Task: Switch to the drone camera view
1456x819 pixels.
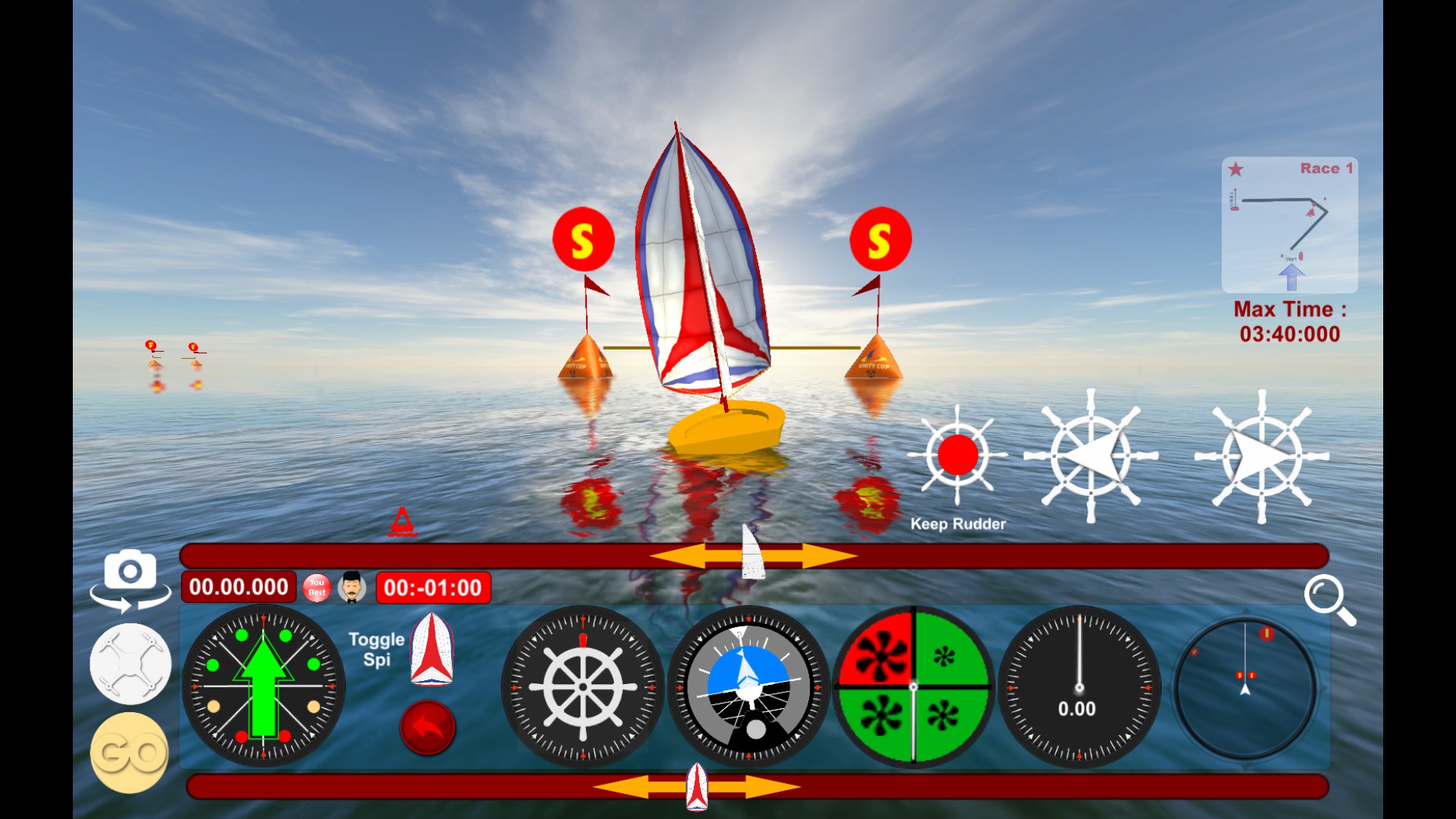Action: (129, 664)
